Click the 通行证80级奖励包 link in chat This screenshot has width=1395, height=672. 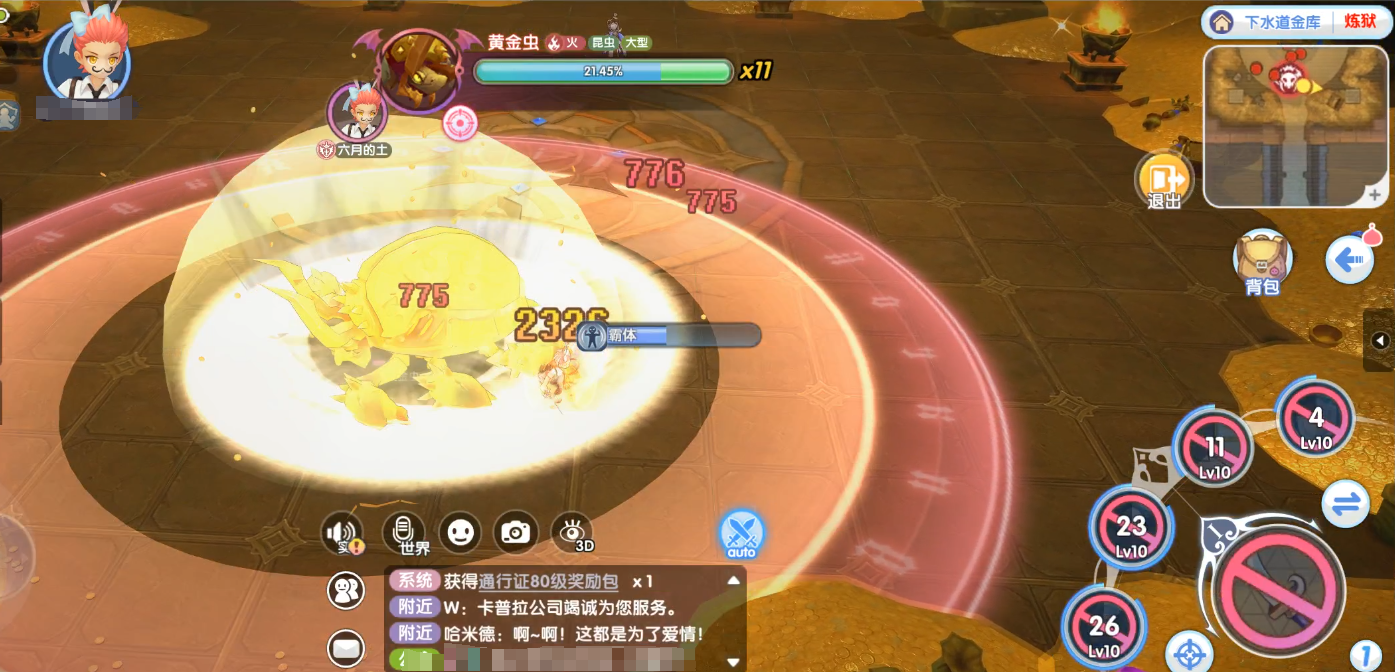click(549, 582)
